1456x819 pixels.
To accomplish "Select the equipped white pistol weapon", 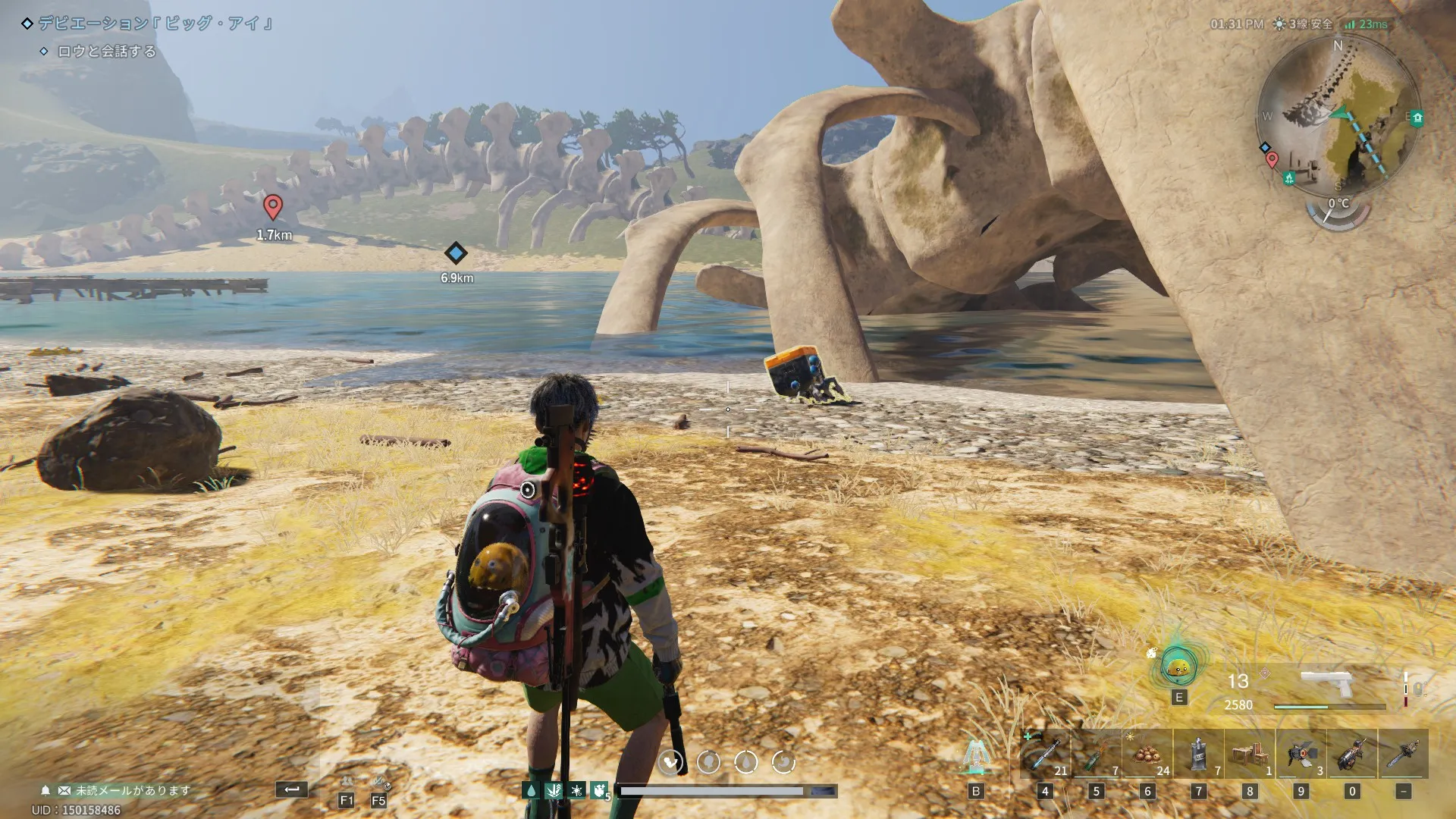I will point(1327,682).
